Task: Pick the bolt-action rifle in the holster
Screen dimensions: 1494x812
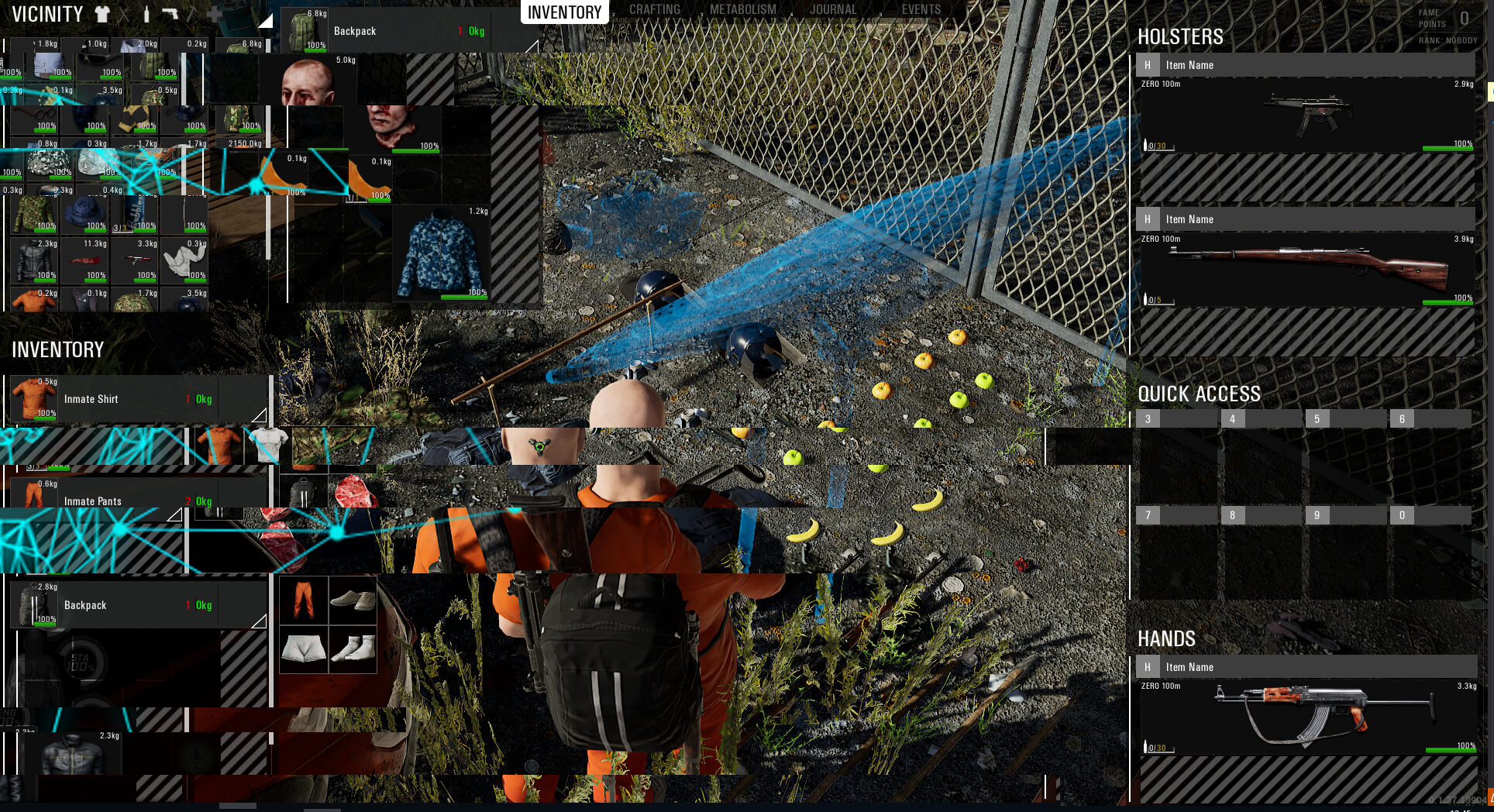Action: pos(1307,268)
